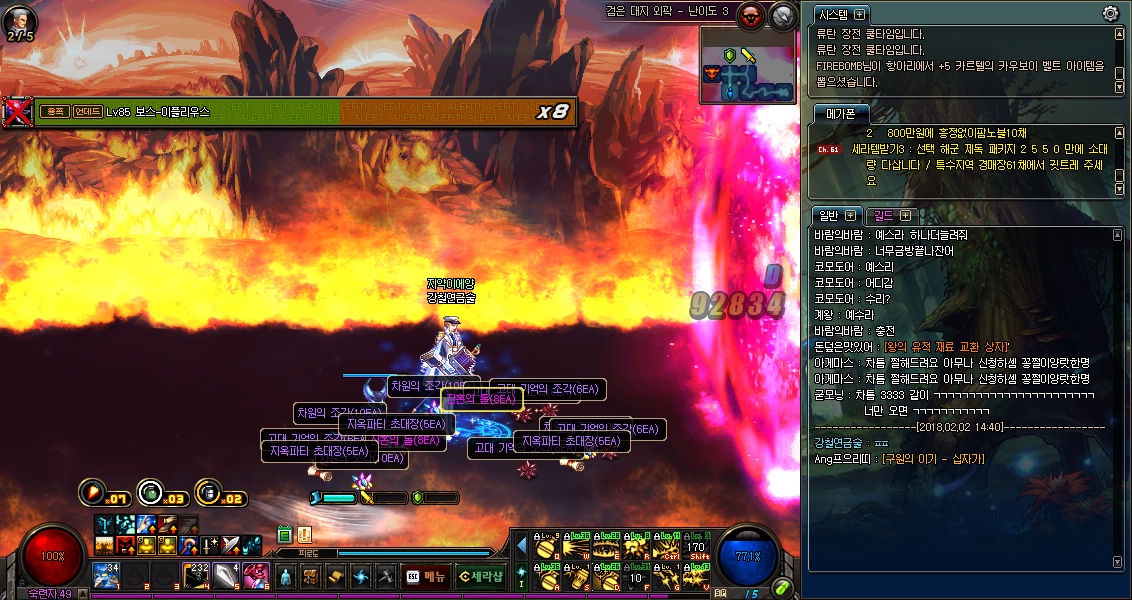Switch to the 시스템 chat tab
This screenshot has height=600, width=1132.
pyautogui.click(x=833, y=14)
